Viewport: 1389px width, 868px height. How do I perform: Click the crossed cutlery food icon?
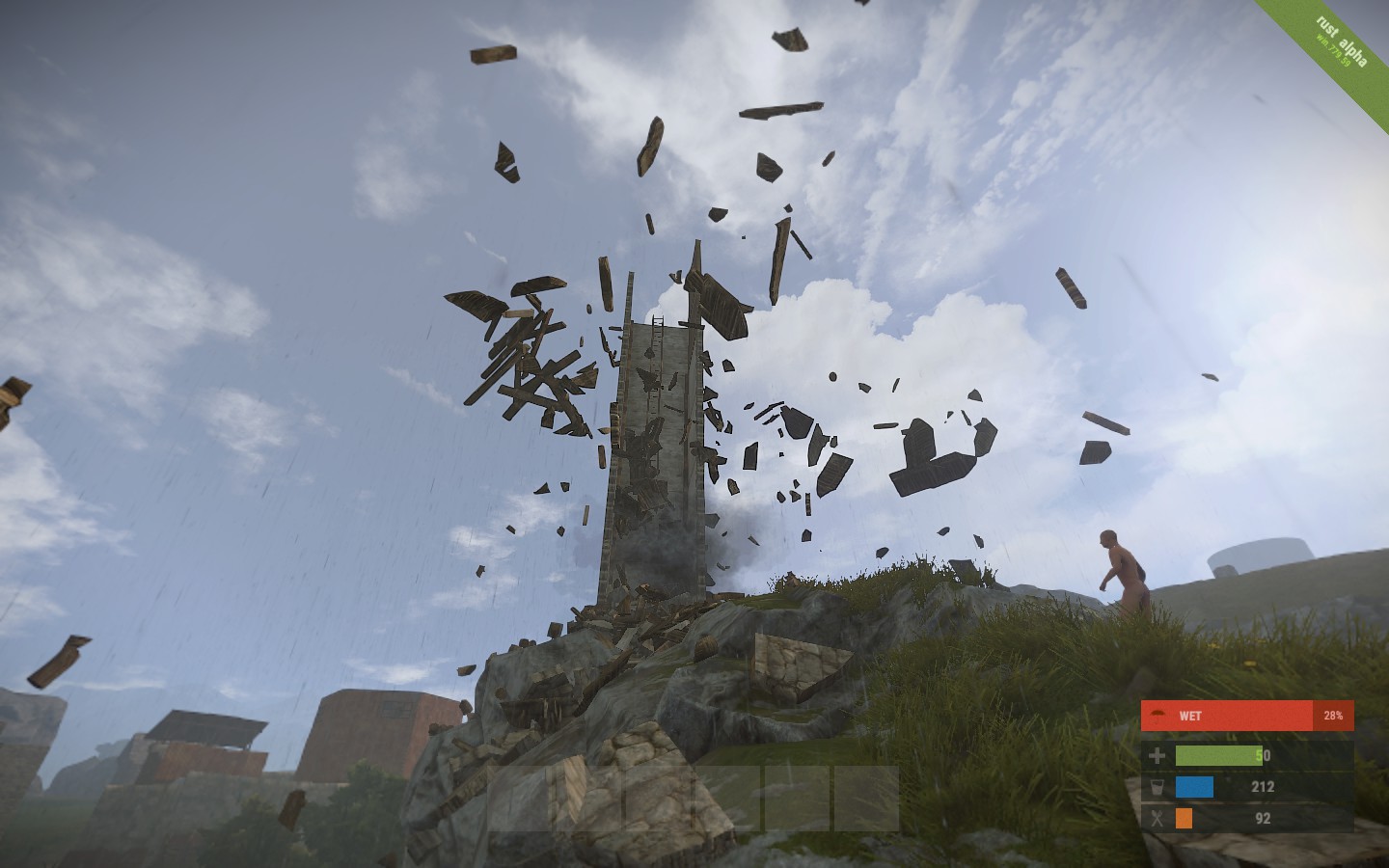click(1157, 817)
